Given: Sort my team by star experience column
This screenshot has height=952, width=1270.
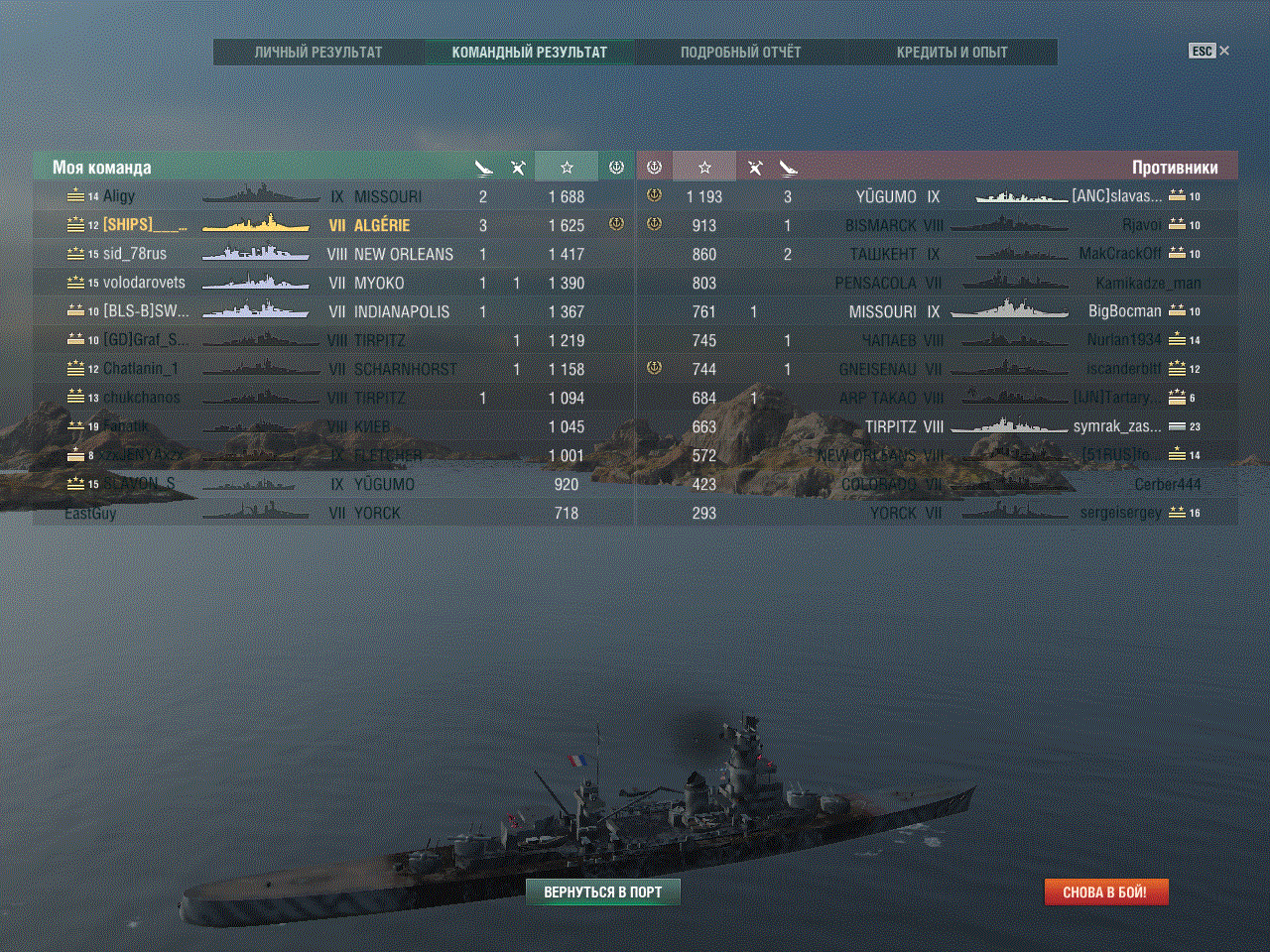Looking at the screenshot, I should (567, 168).
